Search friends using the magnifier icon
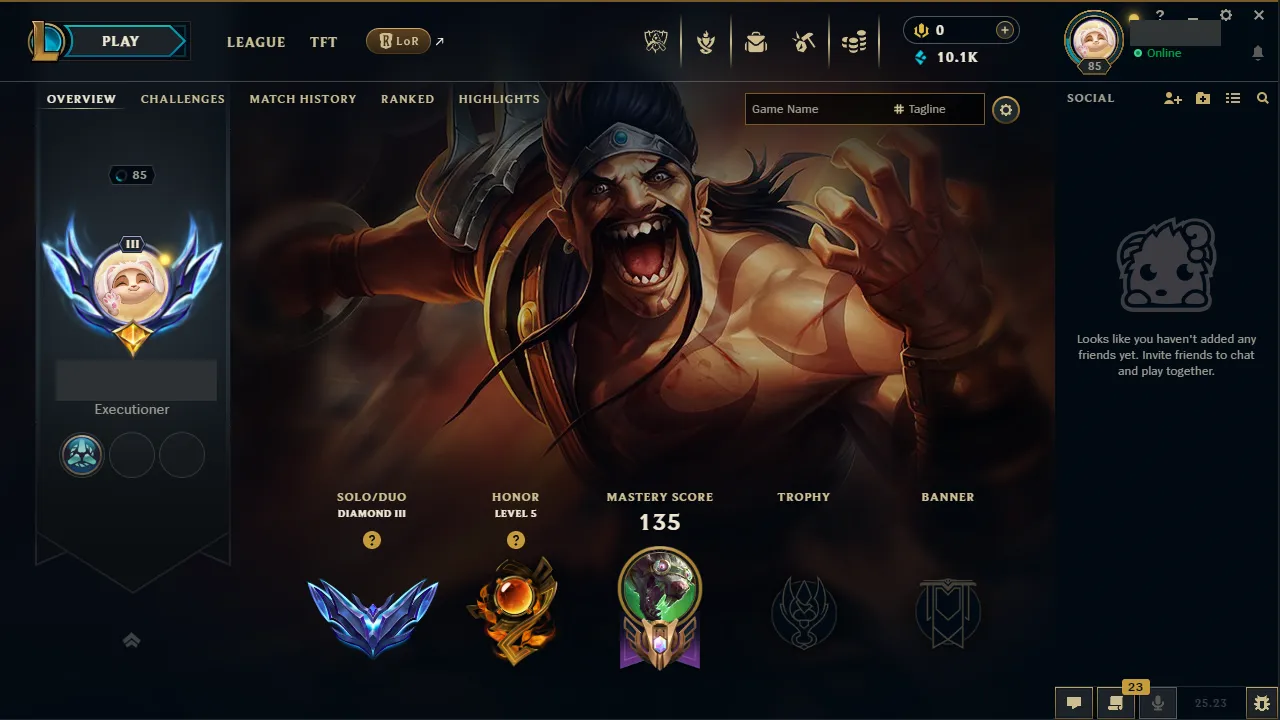1280x720 pixels. [1262, 98]
